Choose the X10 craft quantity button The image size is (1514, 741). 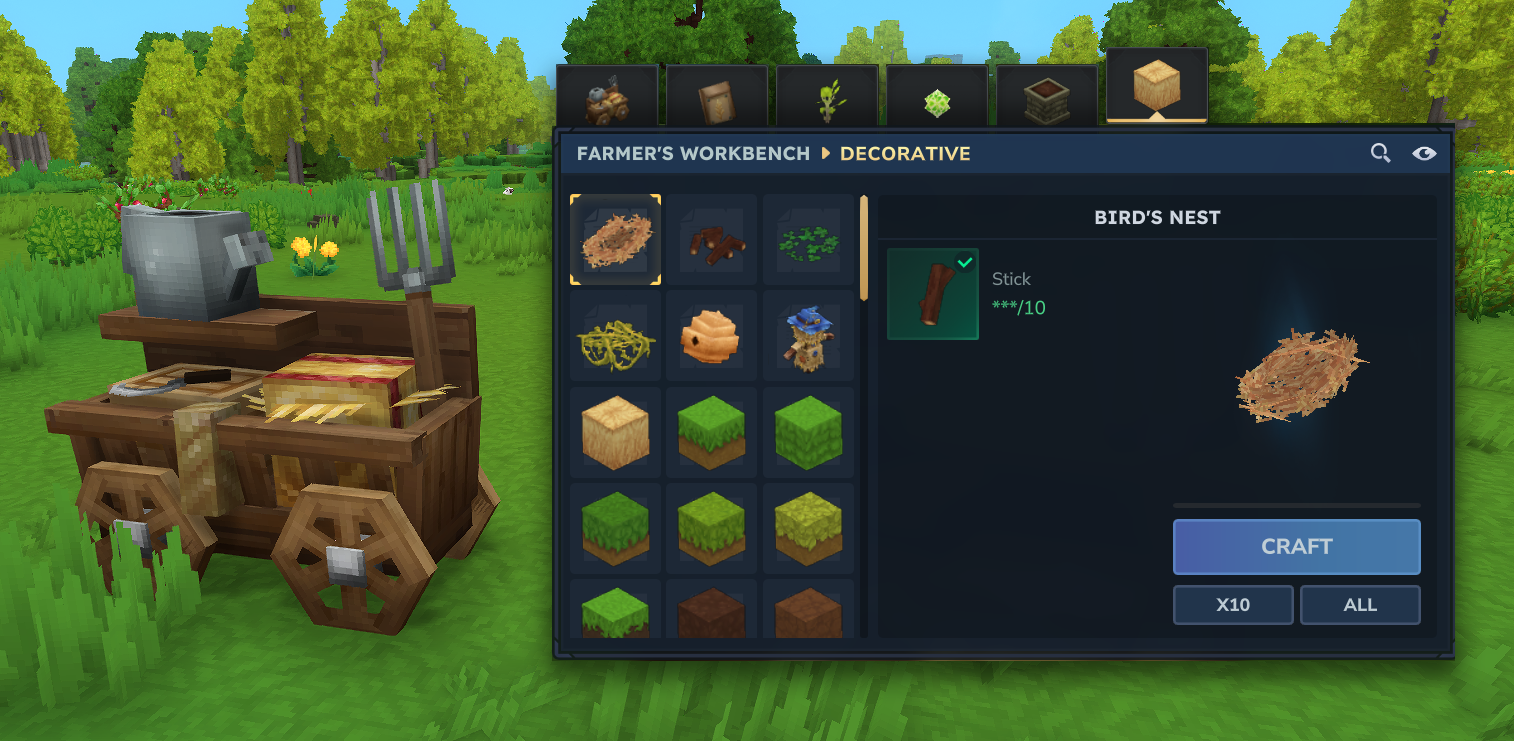tap(1233, 605)
